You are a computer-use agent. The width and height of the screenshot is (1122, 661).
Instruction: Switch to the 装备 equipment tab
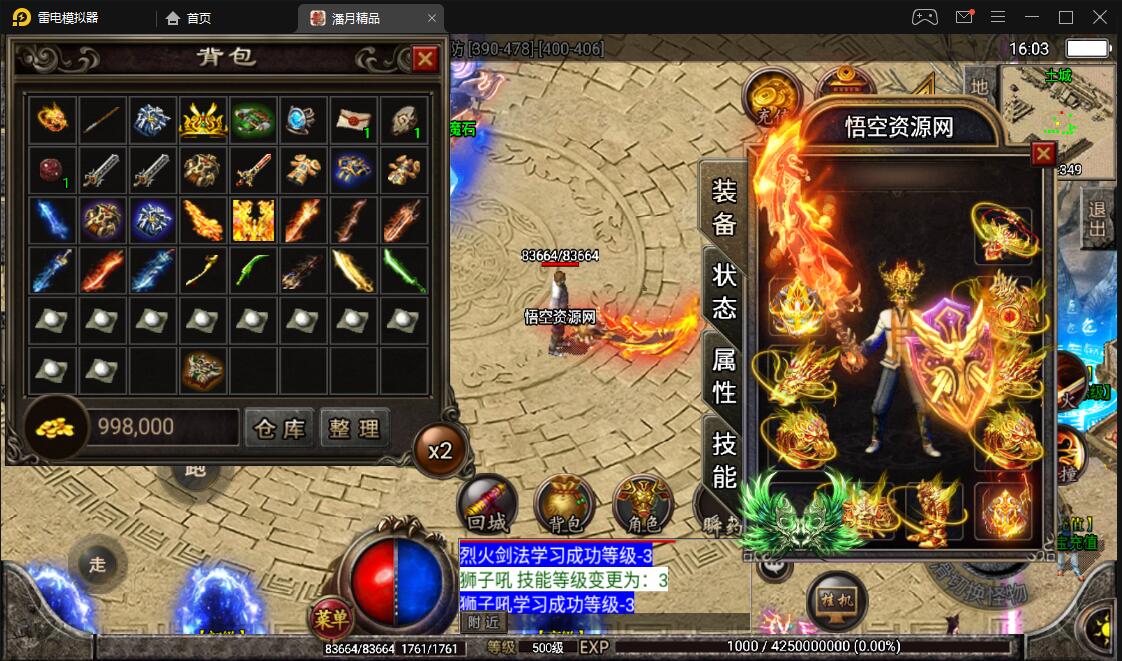coord(724,207)
